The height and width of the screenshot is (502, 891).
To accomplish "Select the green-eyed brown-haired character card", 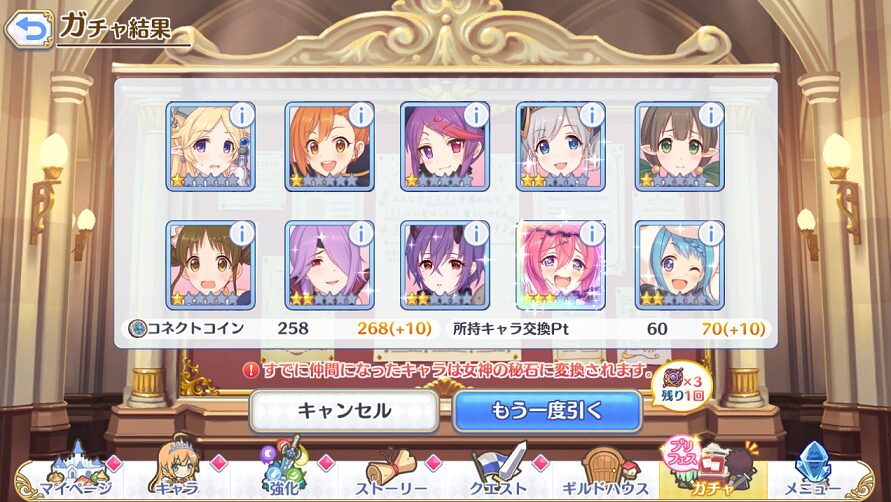I will [x=680, y=146].
